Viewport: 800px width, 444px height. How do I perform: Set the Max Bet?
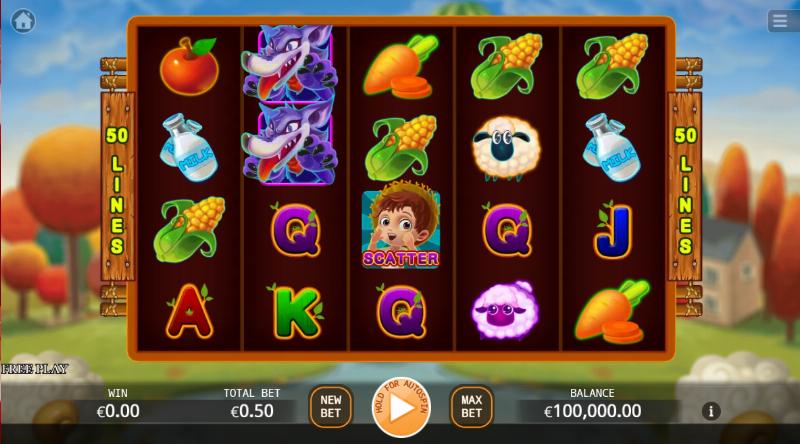pos(471,406)
